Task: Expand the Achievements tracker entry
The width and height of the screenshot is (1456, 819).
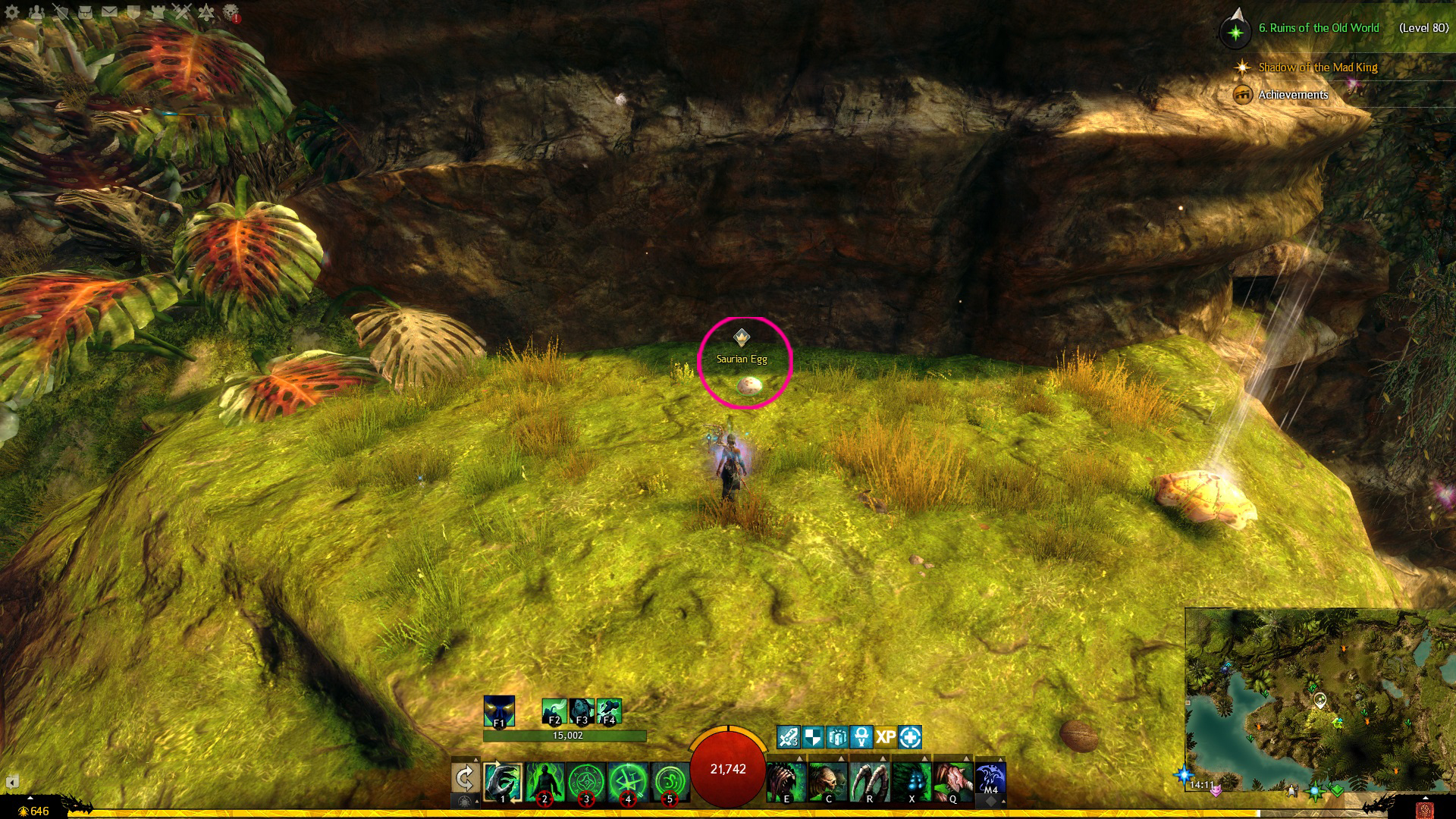Action: tap(1293, 95)
